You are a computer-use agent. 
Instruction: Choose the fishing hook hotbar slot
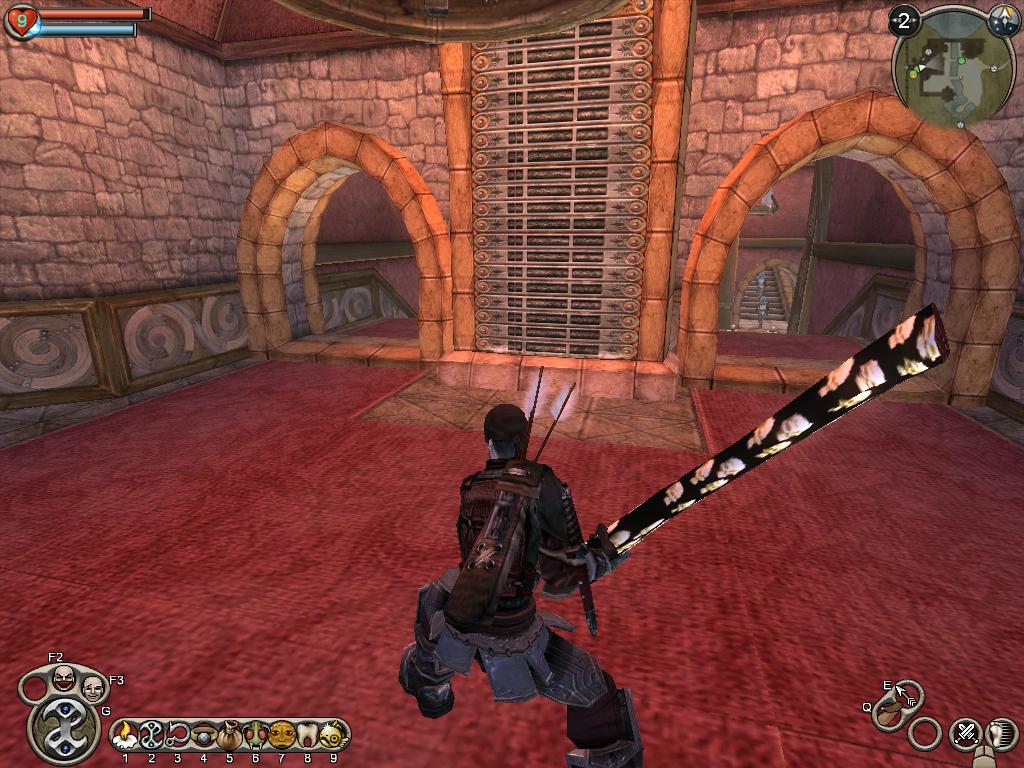(x=177, y=736)
